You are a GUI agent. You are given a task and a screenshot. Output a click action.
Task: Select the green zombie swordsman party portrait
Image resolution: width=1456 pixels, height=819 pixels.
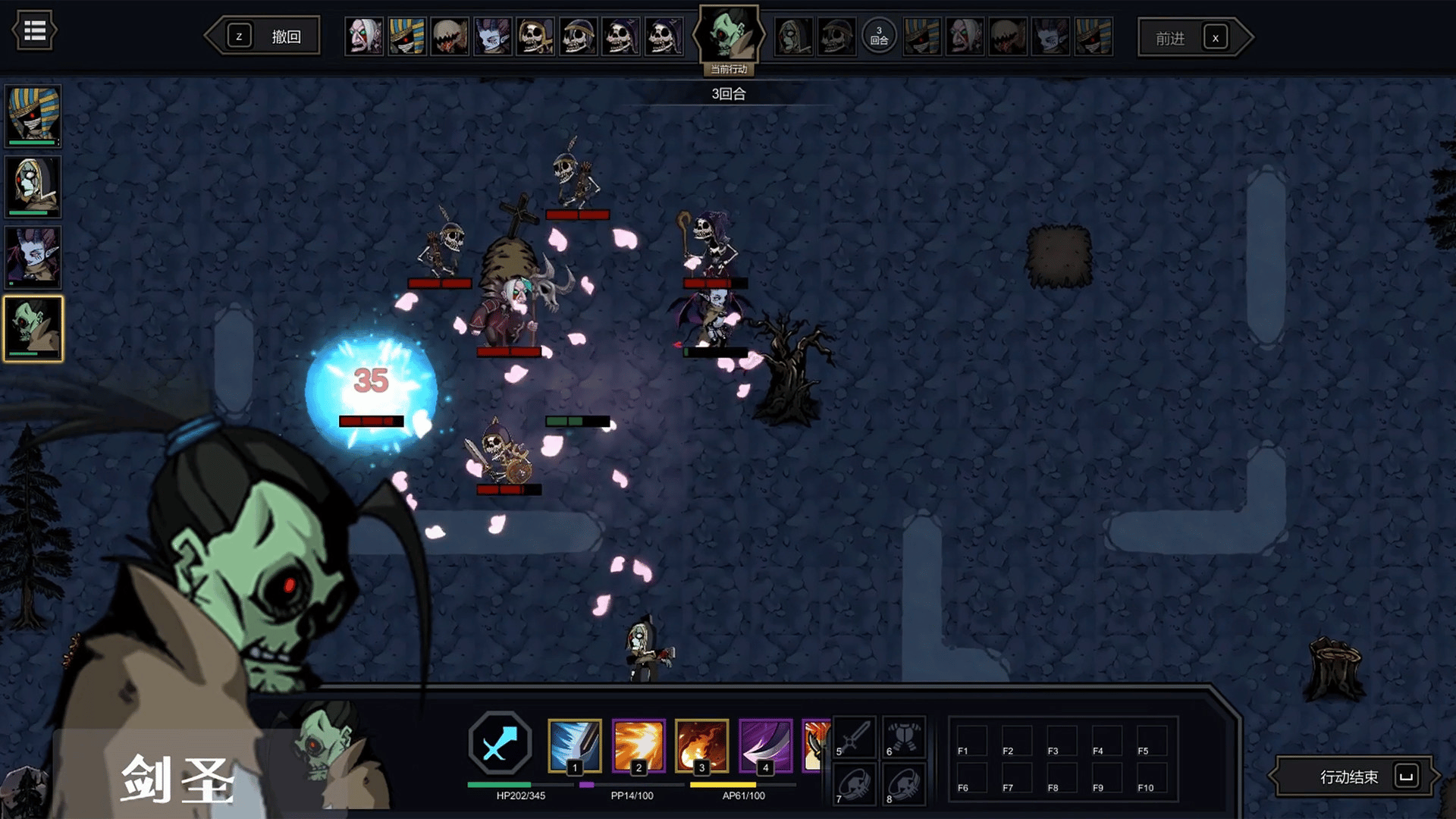(33, 328)
